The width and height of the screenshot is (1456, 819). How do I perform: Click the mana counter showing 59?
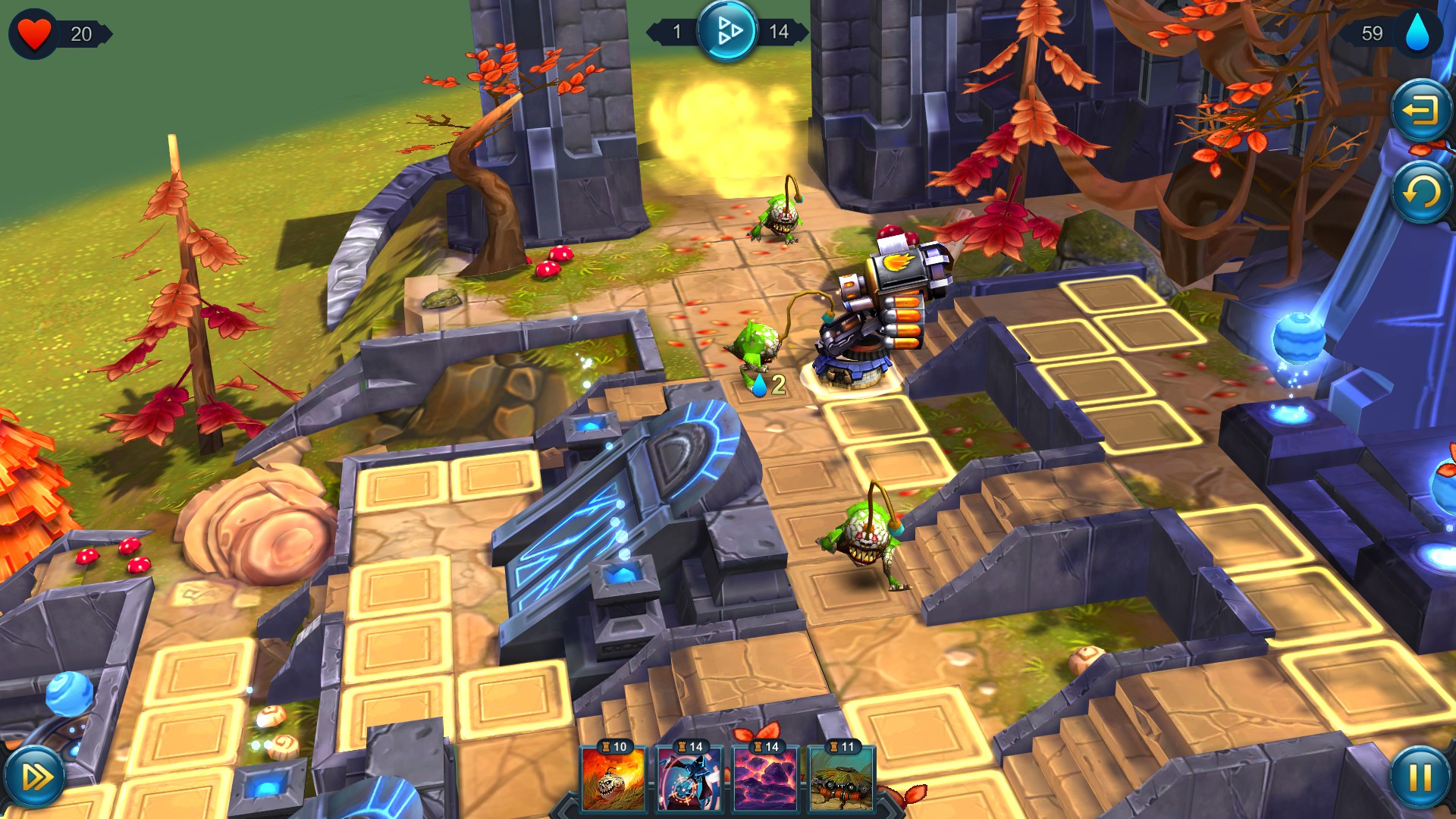click(1374, 33)
